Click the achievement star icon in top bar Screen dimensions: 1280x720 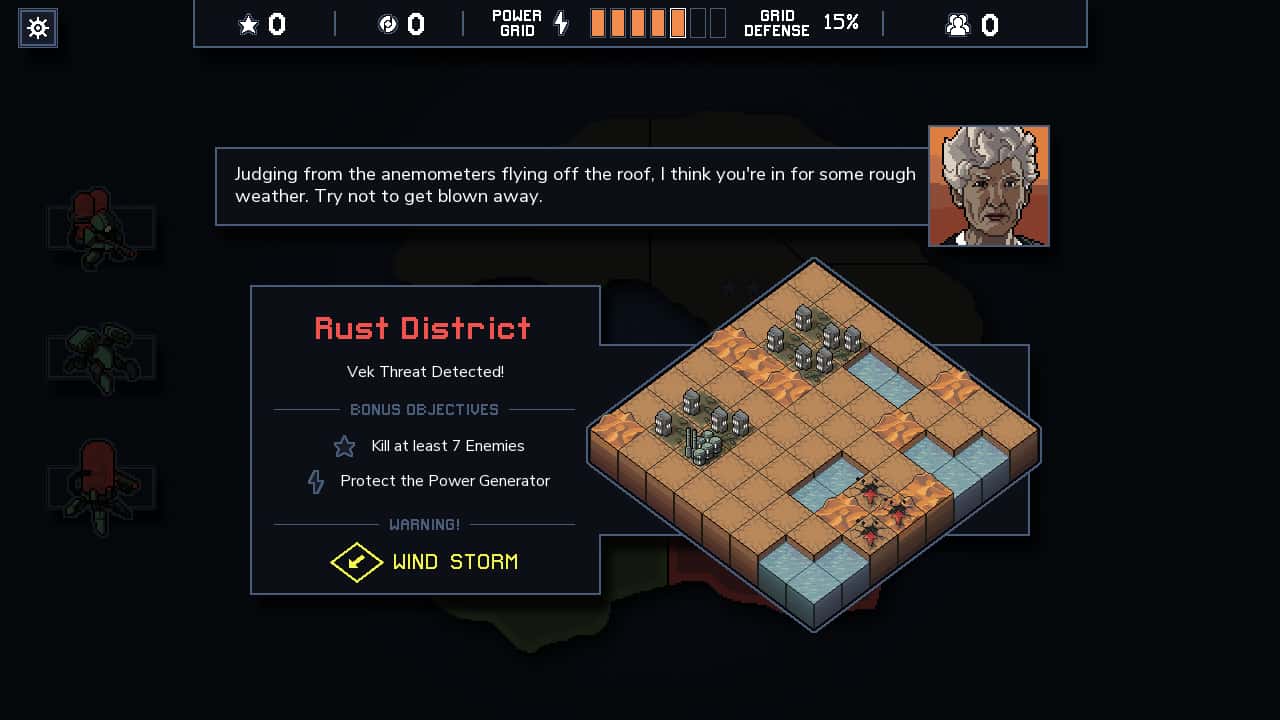(248, 23)
